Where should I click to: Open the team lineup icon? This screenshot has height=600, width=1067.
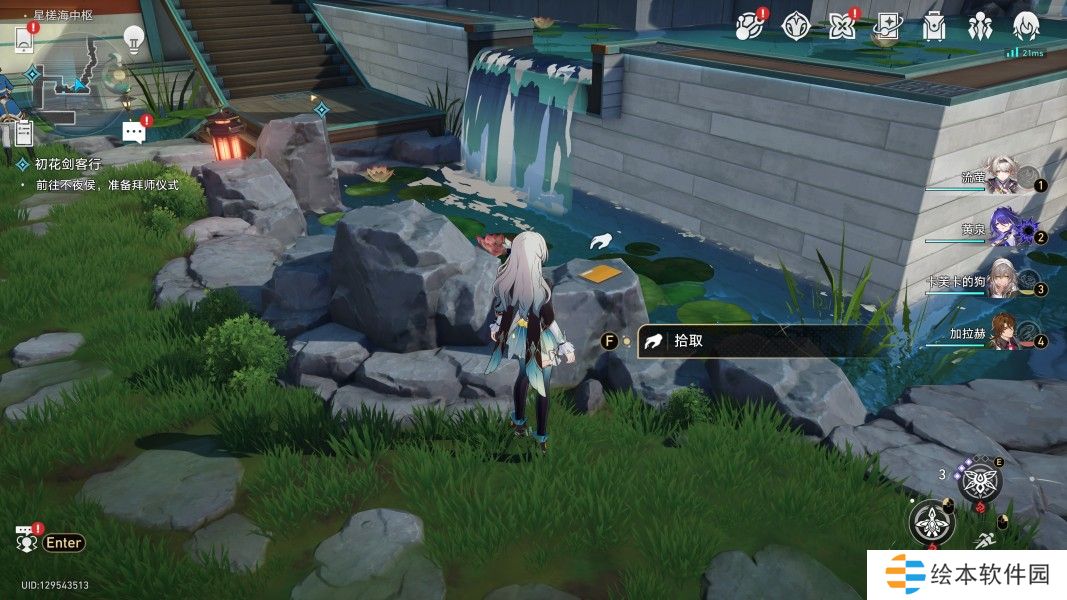(979, 26)
